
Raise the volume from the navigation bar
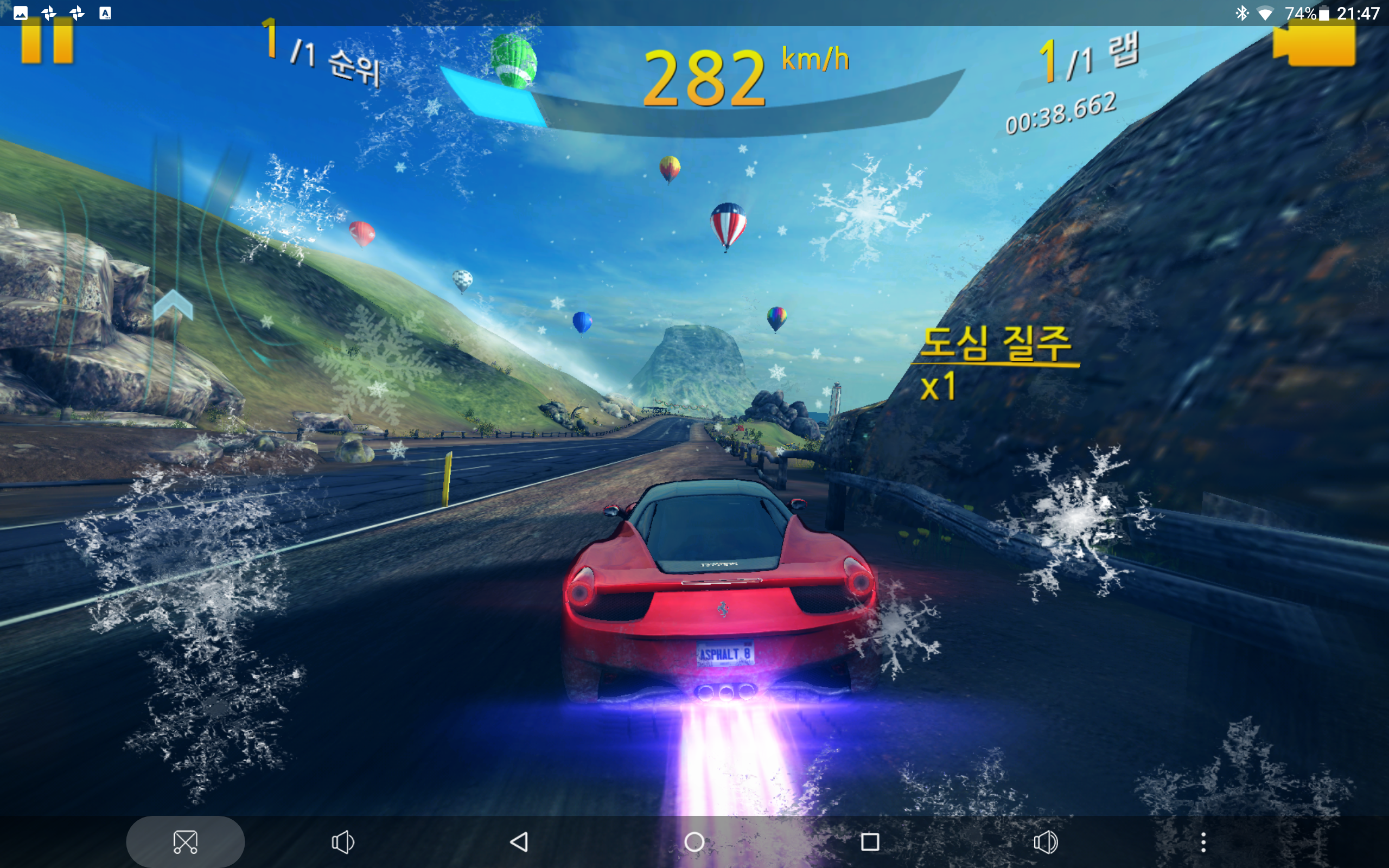pyautogui.click(x=1045, y=842)
